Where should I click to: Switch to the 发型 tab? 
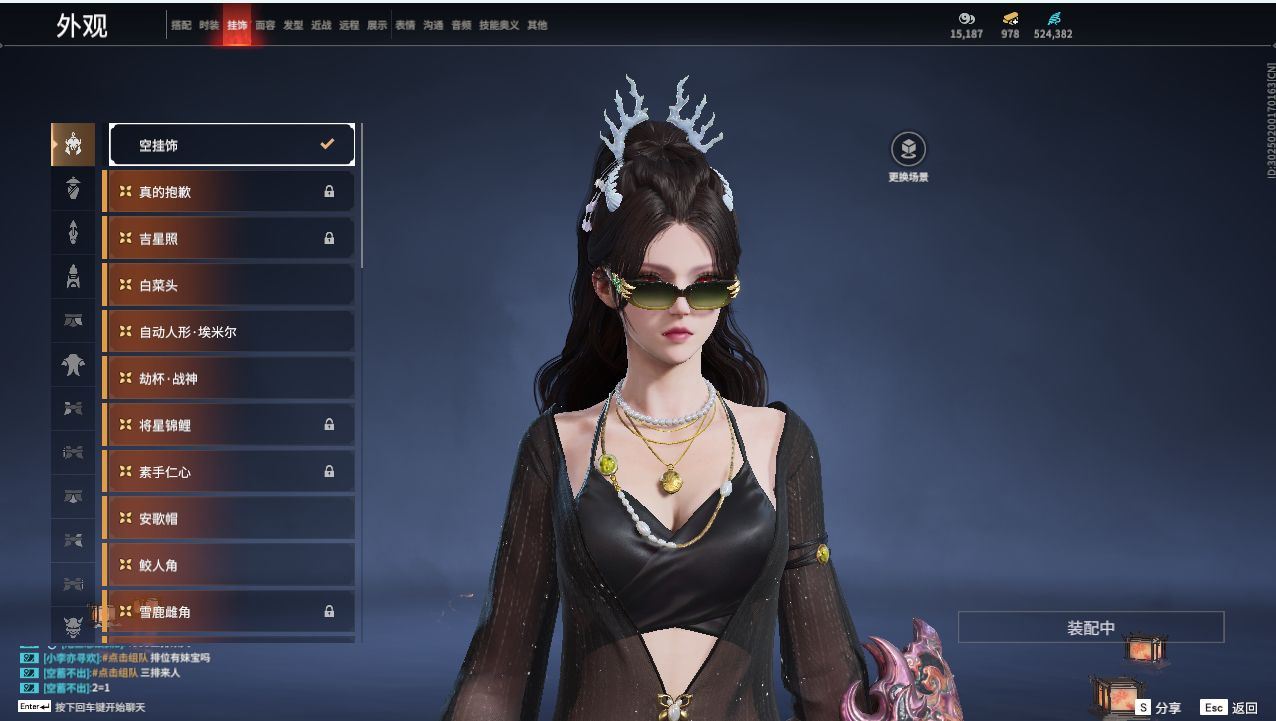(293, 25)
